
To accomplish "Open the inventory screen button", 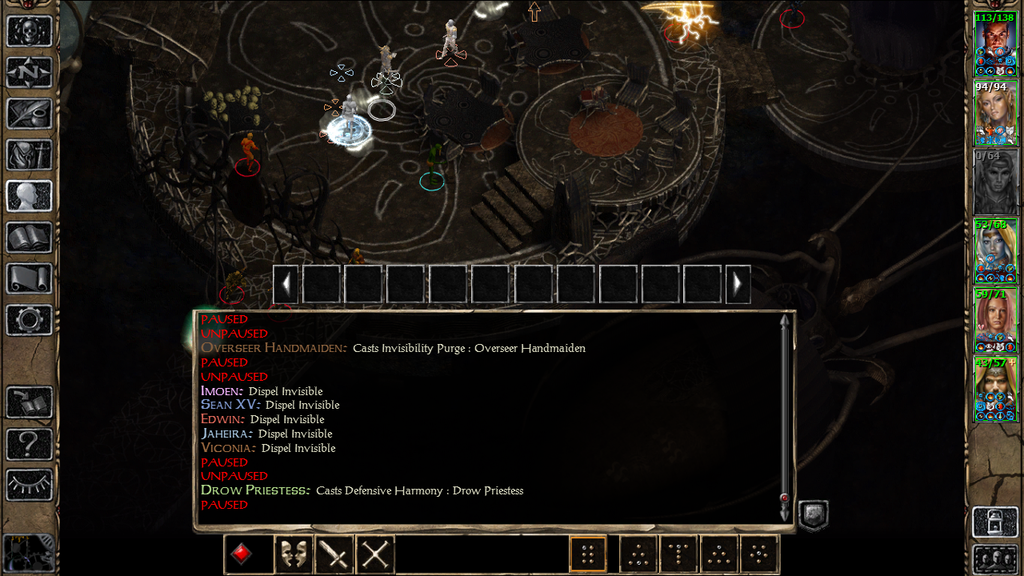I will pos(28,155).
